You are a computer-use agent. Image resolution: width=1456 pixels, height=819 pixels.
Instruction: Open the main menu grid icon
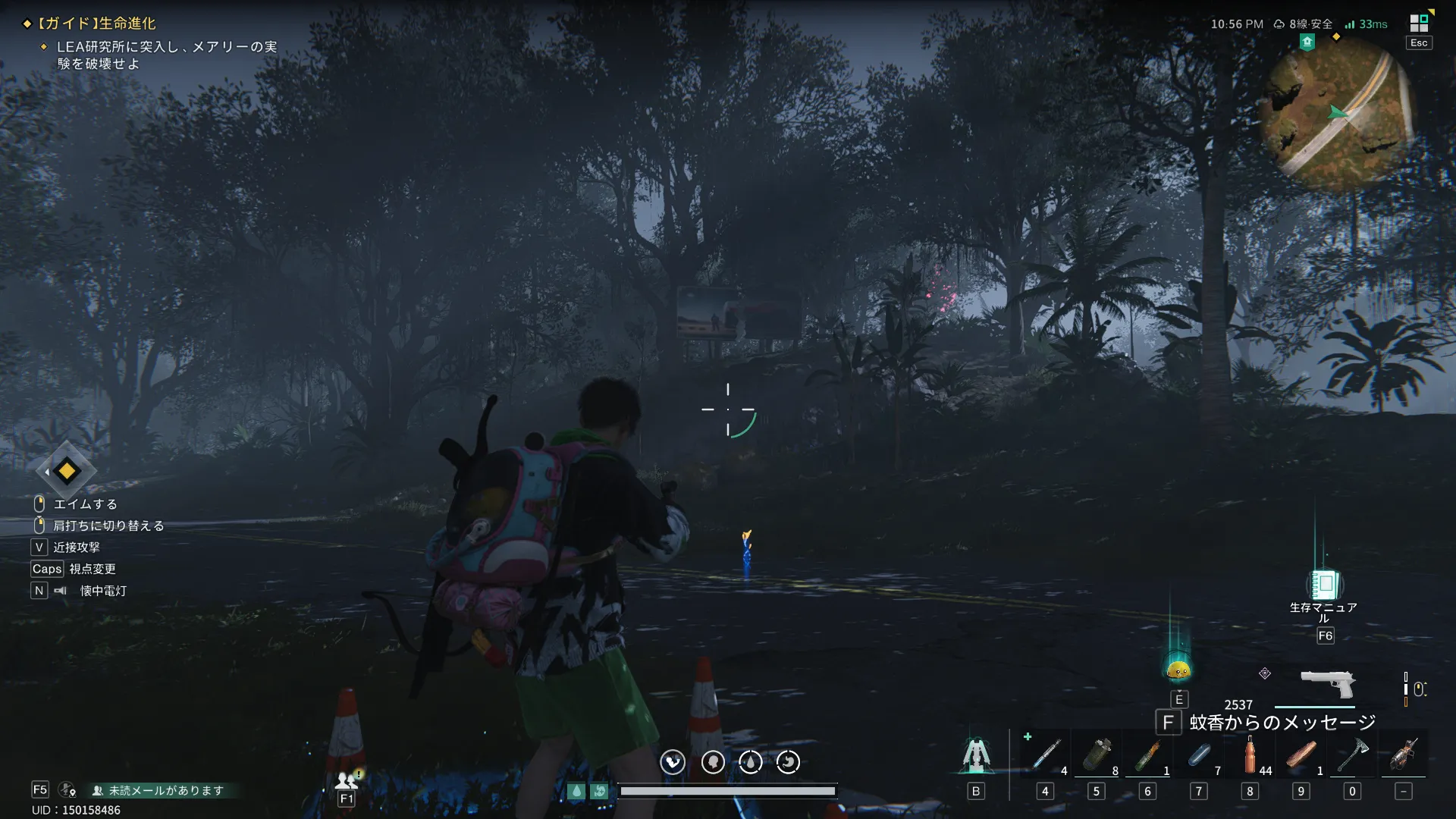click(x=1419, y=23)
